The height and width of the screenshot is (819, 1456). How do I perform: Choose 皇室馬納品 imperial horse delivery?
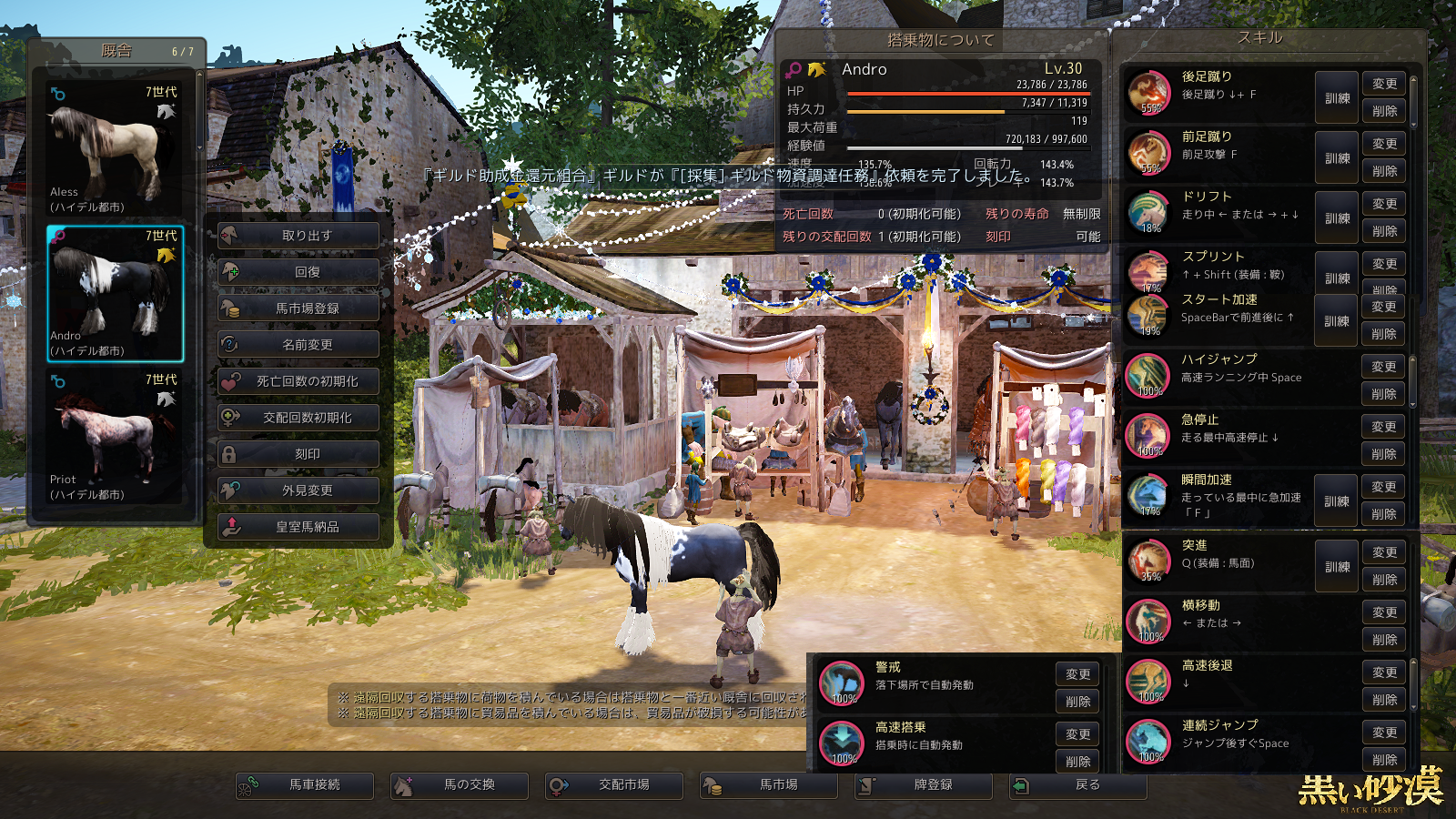[x=298, y=527]
